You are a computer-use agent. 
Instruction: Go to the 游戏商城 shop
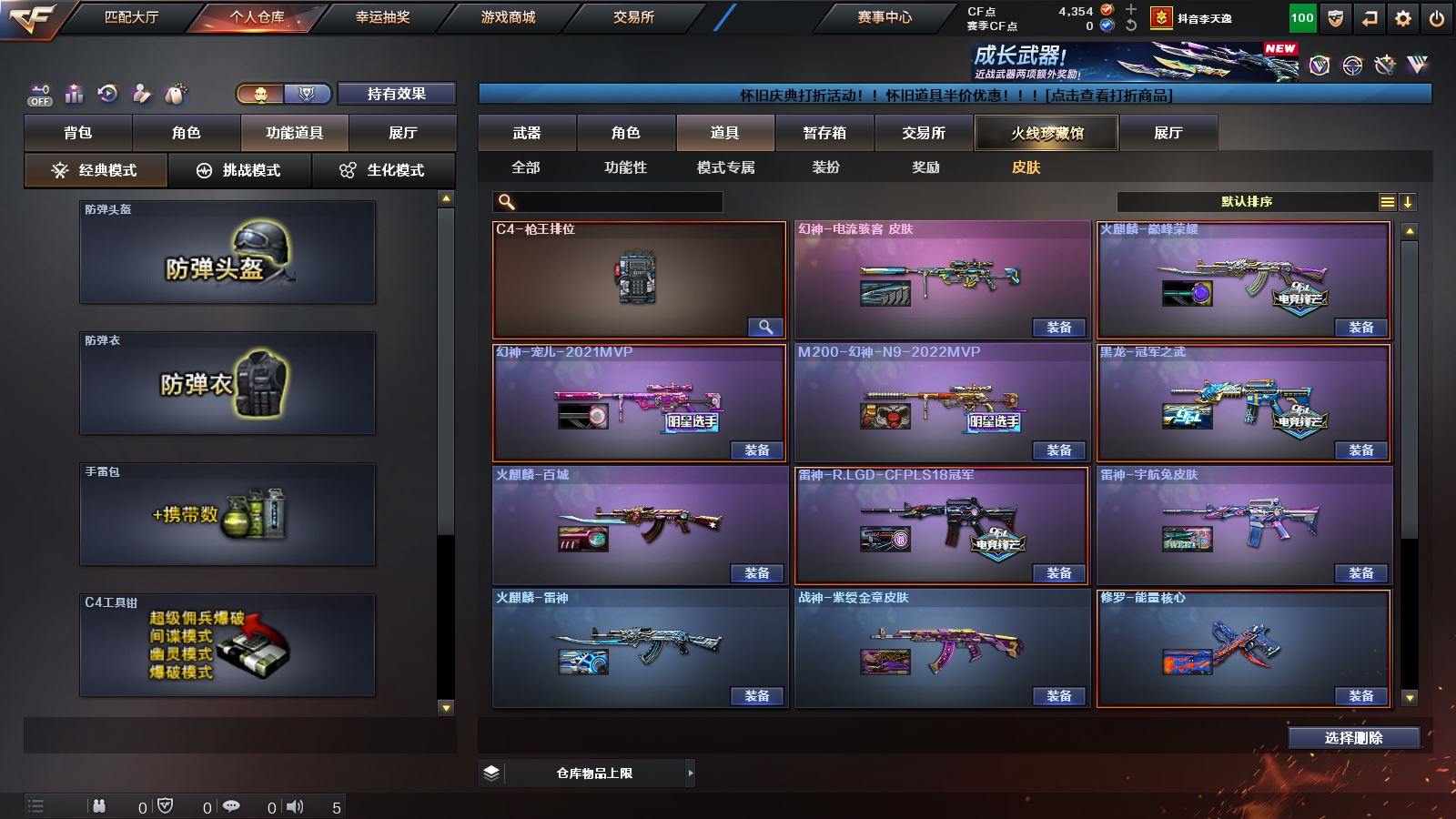[x=508, y=17]
